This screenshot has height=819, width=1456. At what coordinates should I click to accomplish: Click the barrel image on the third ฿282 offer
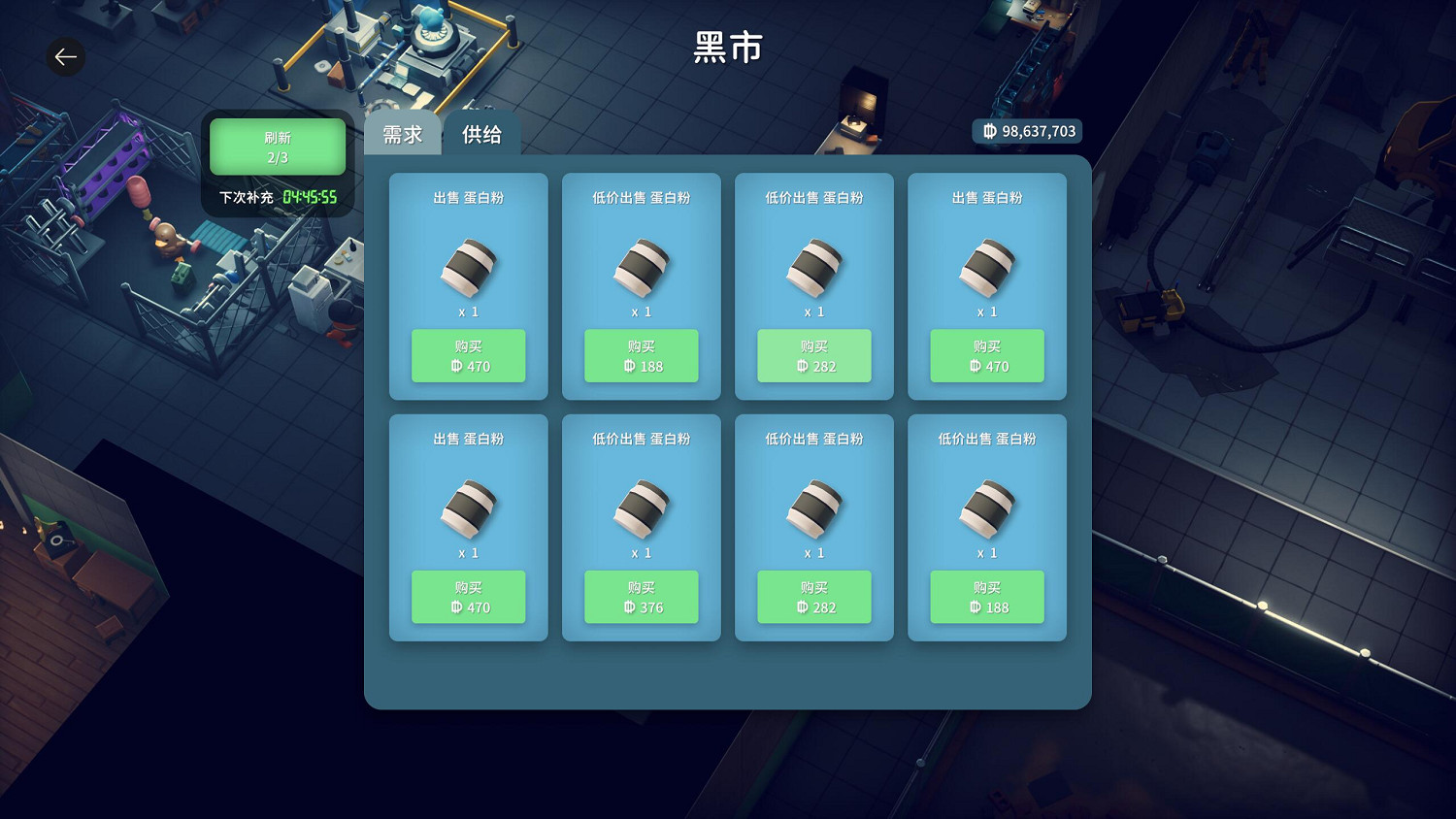[x=814, y=270]
